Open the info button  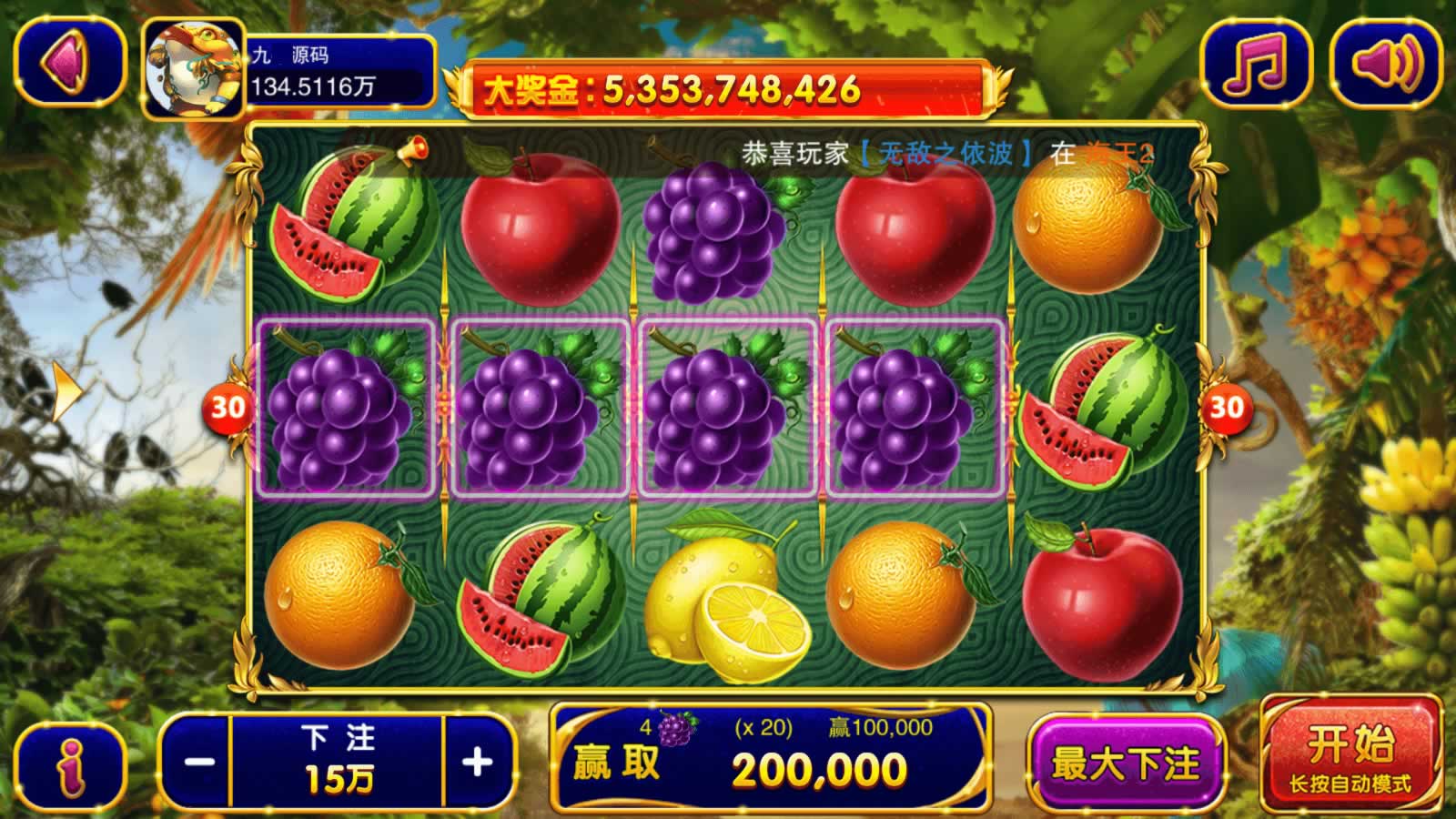click(x=70, y=763)
